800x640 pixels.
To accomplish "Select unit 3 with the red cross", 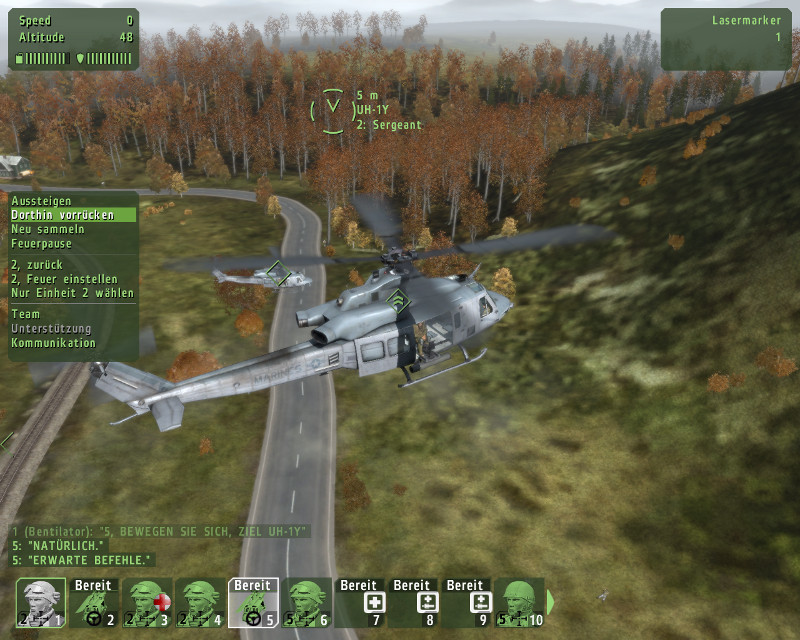I will click(x=148, y=603).
